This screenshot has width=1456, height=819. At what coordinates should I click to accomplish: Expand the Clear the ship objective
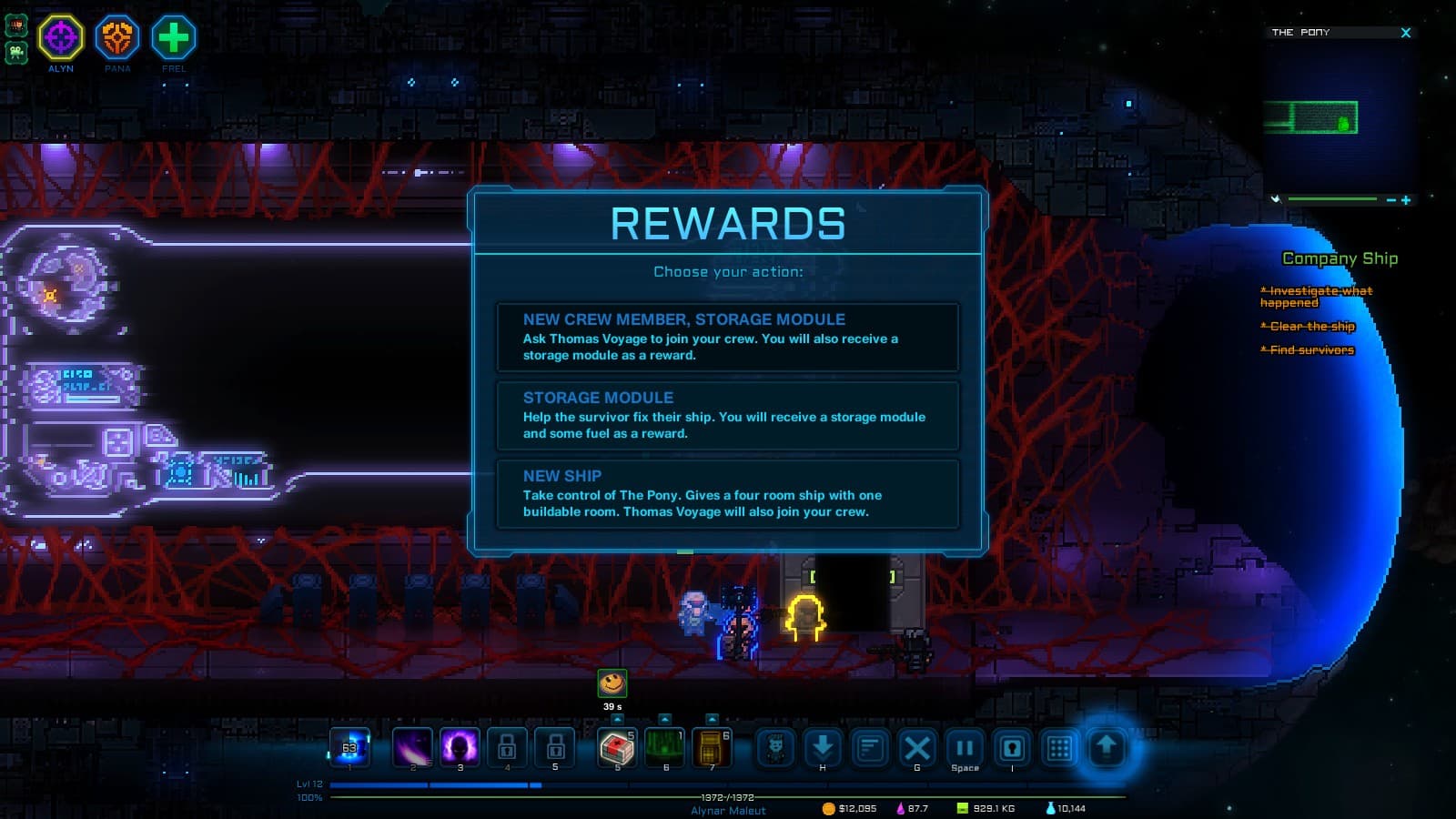tap(1308, 326)
